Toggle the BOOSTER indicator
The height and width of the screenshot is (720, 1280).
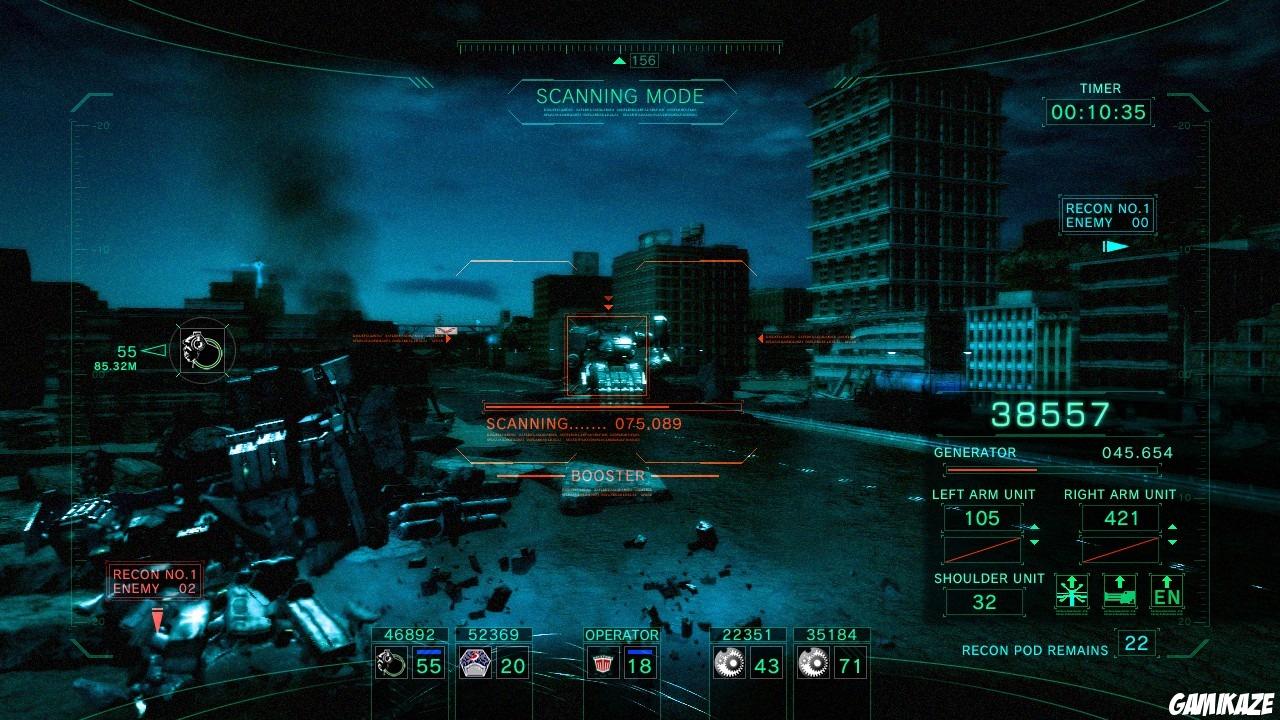coord(609,476)
